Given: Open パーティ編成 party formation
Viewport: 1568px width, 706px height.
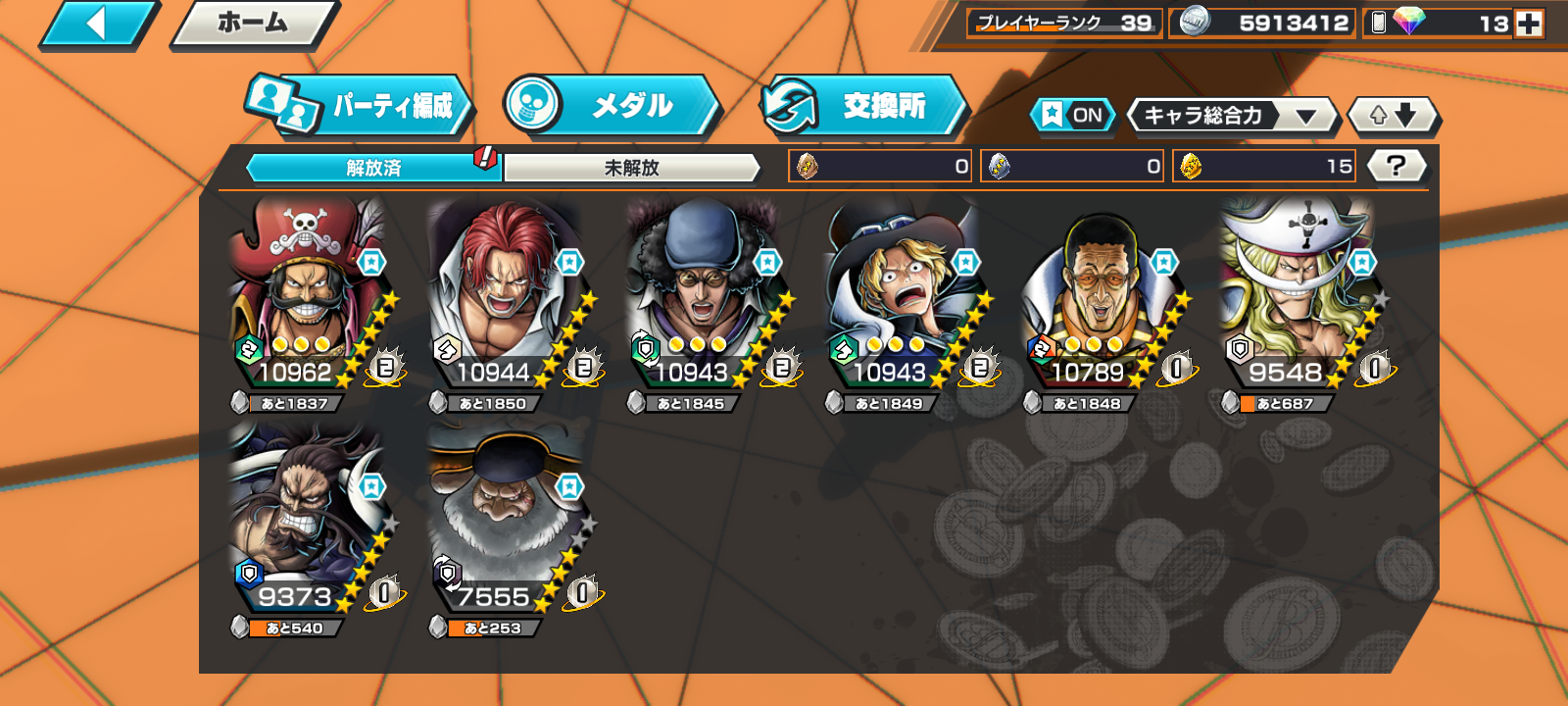Looking at the screenshot, I should pyautogui.click(x=360, y=106).
